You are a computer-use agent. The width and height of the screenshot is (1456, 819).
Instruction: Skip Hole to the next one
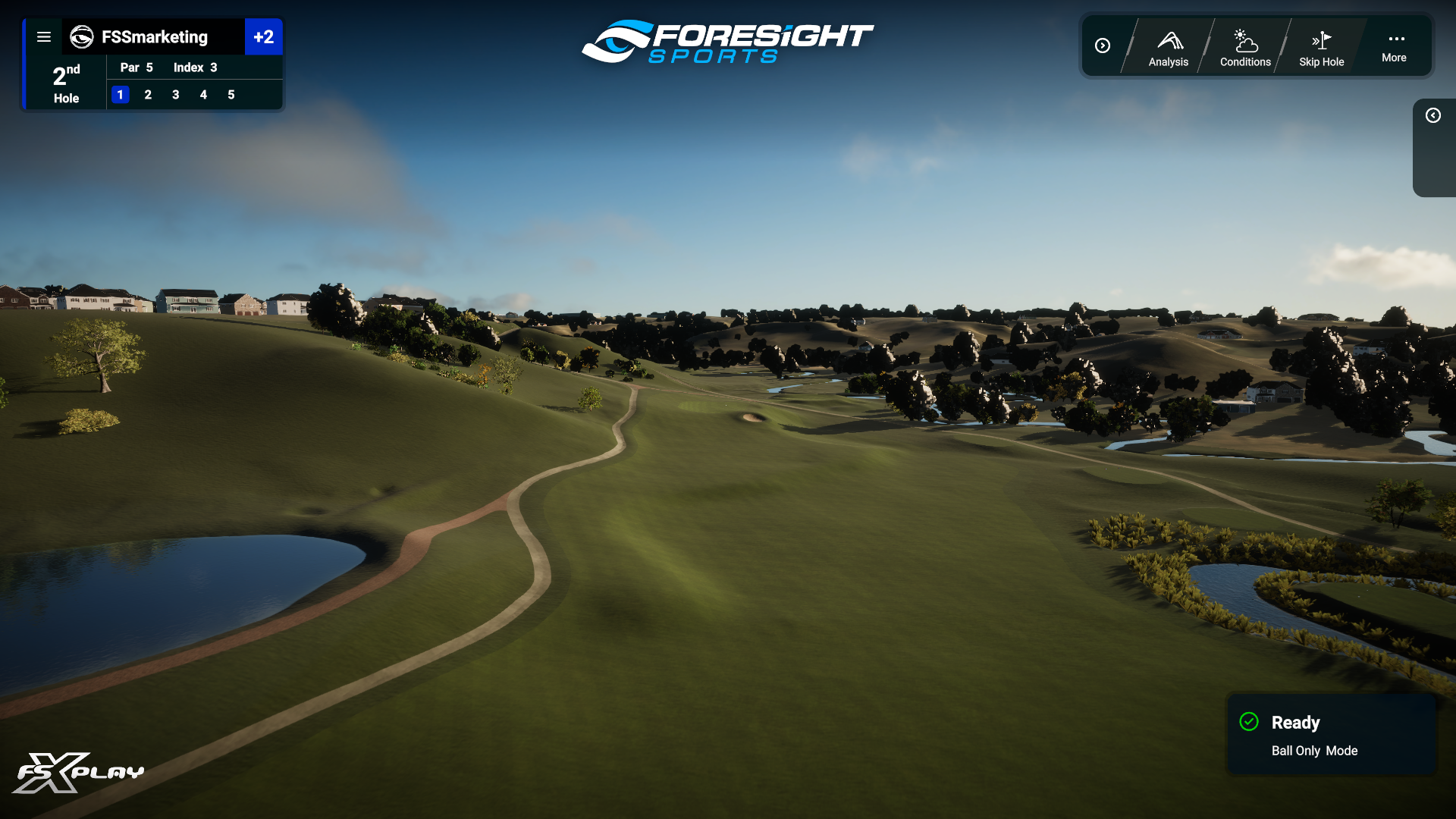(x=1321, y=49)
